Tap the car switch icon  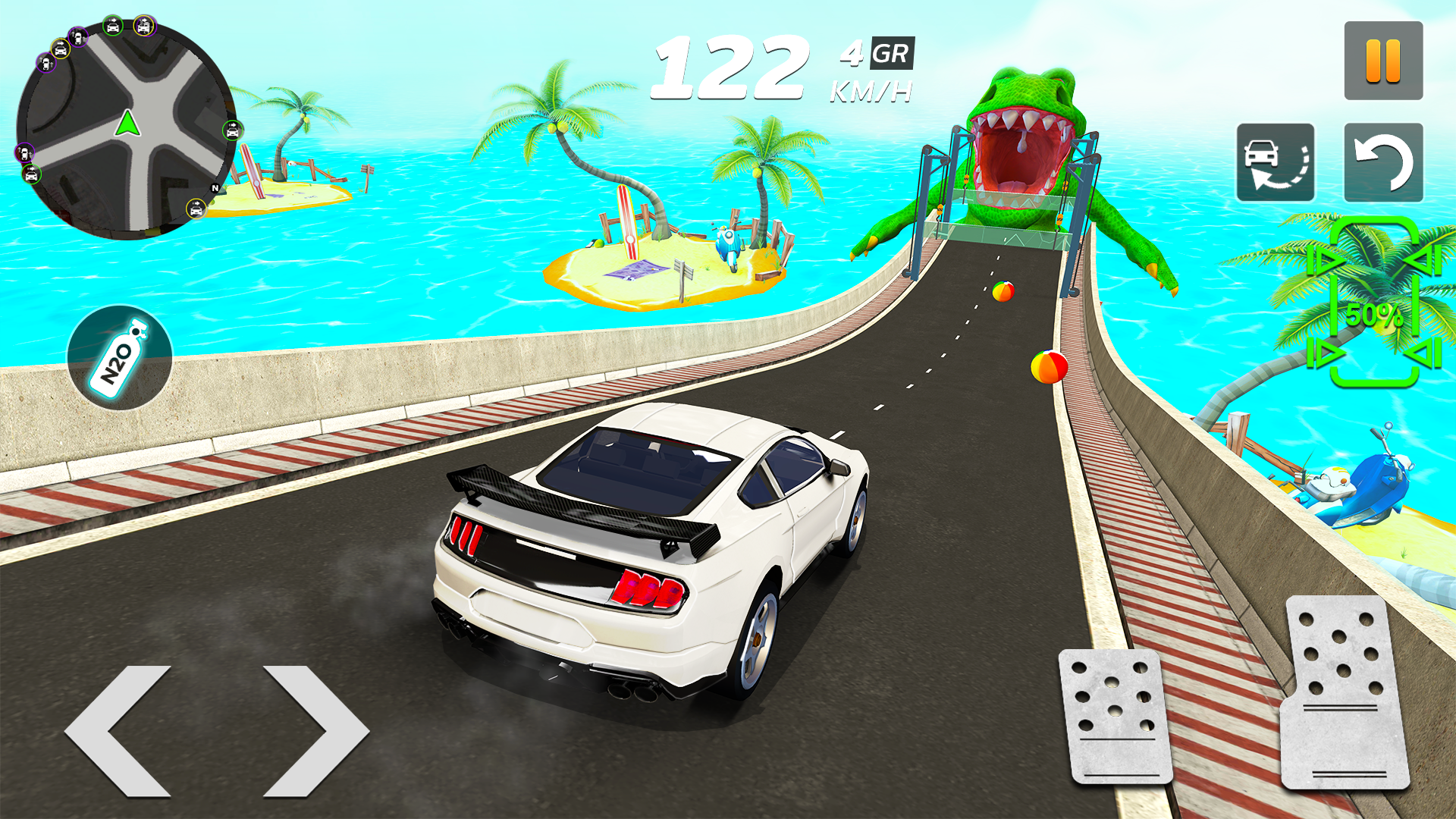(x=1276, y=162)
